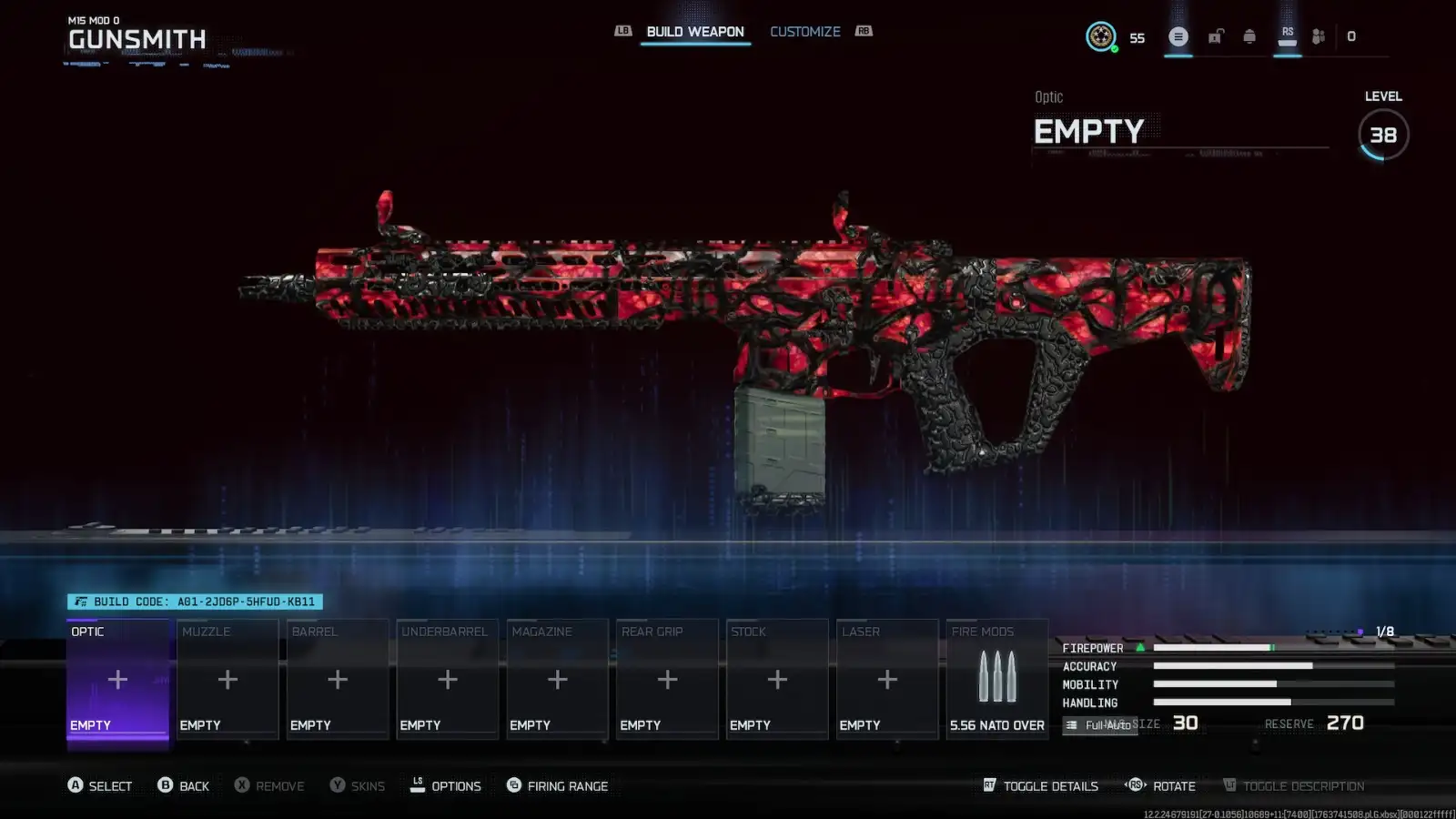Select the Build Weapon tab
This screenshot has width=1456, height=819.
(695, 32)
